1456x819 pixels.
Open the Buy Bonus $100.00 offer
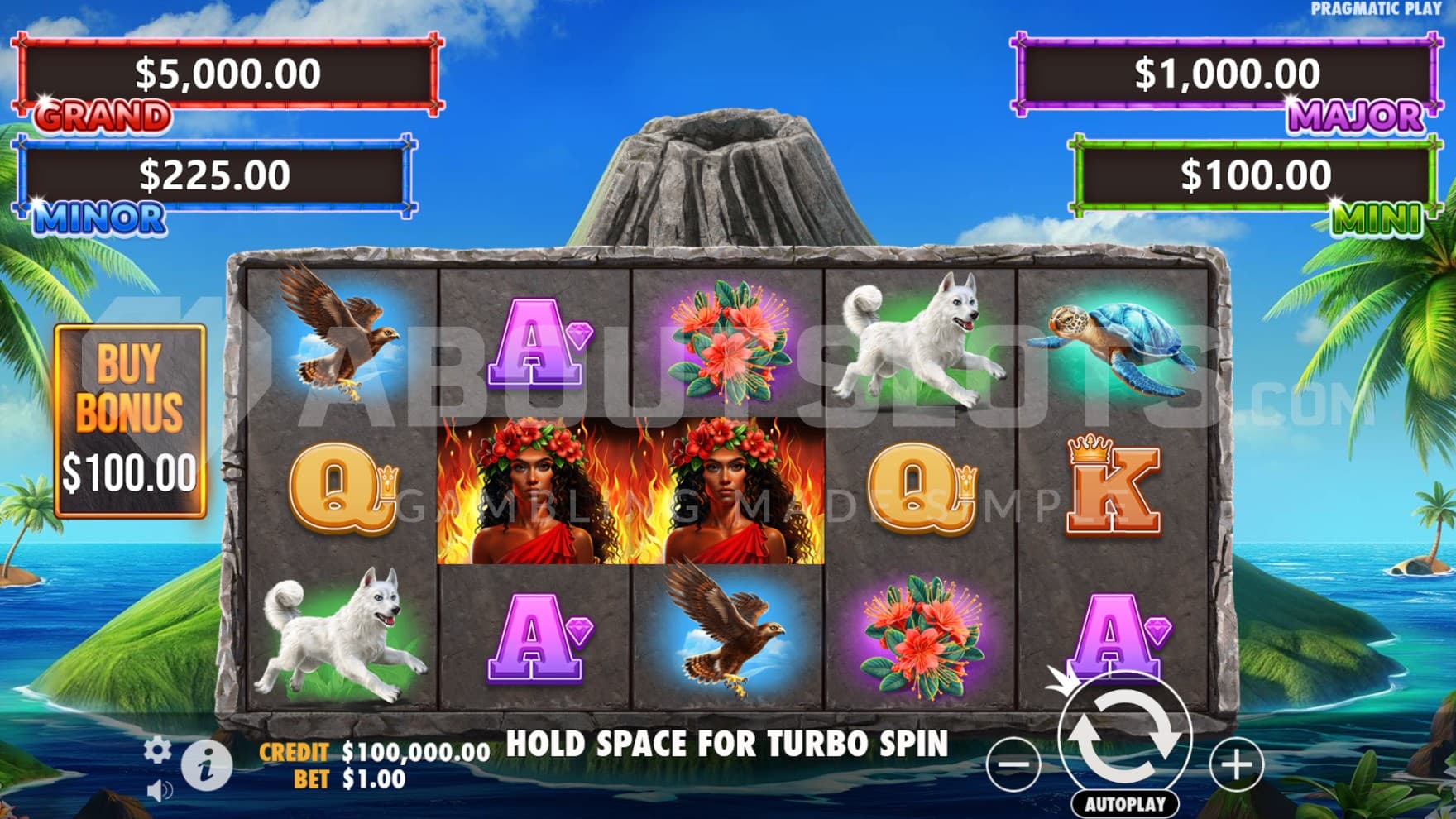tap(130, 422)
